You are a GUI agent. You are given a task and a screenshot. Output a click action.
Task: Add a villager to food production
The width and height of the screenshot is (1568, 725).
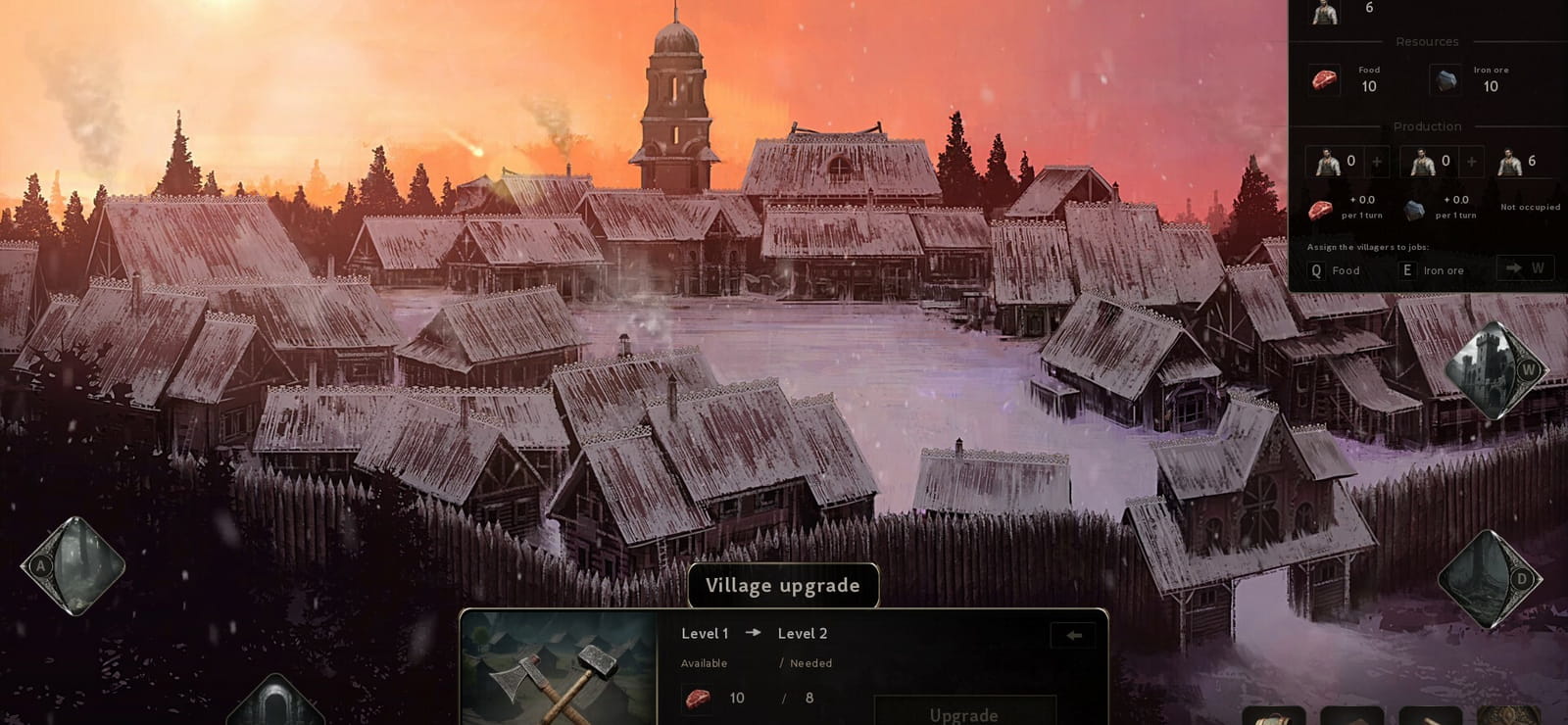pyautogui.click(x=1376, y=162)
